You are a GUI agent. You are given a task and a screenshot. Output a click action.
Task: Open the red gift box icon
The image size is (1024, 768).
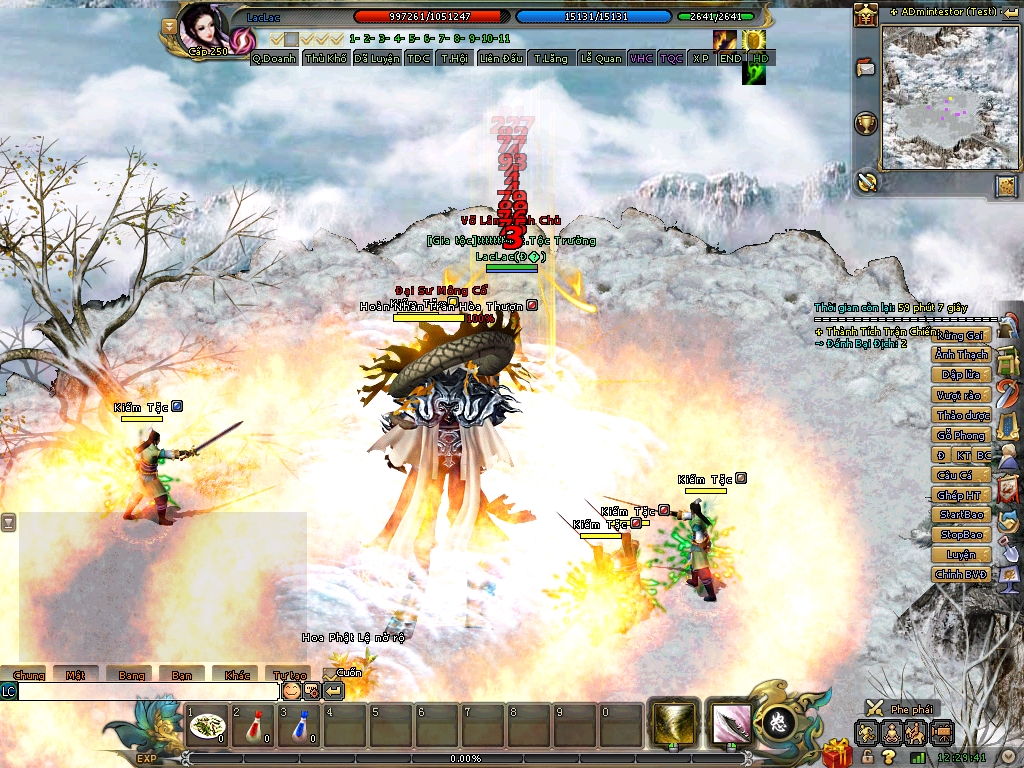(837, 752)
